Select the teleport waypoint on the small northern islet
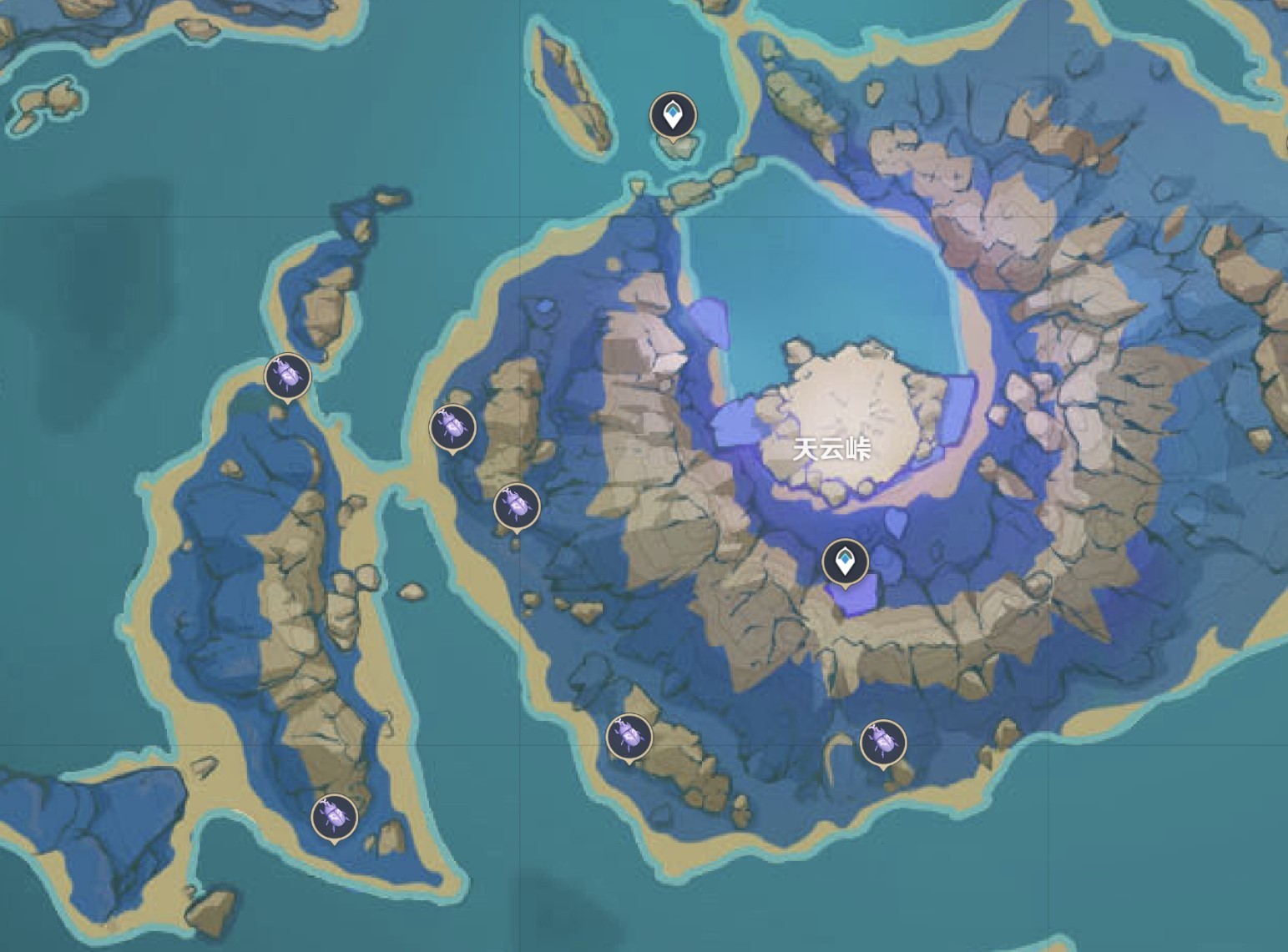Image resolution: width=1288 pixels, height=952 pixels. 673,113
